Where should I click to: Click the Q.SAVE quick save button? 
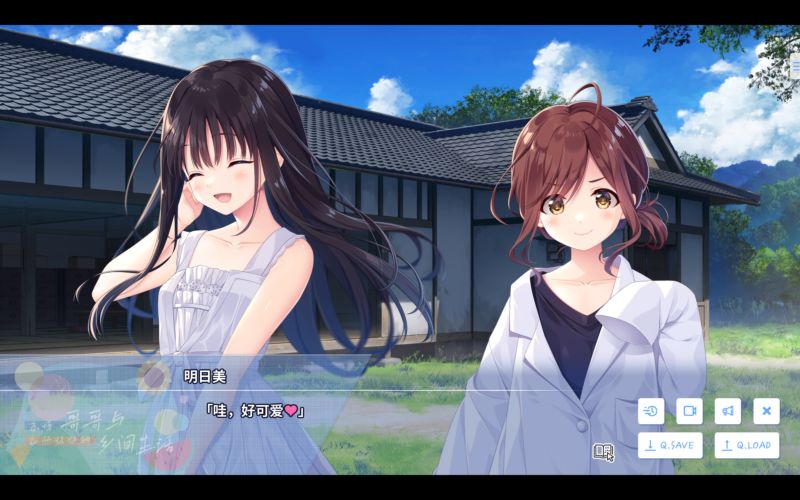[669, 445]
